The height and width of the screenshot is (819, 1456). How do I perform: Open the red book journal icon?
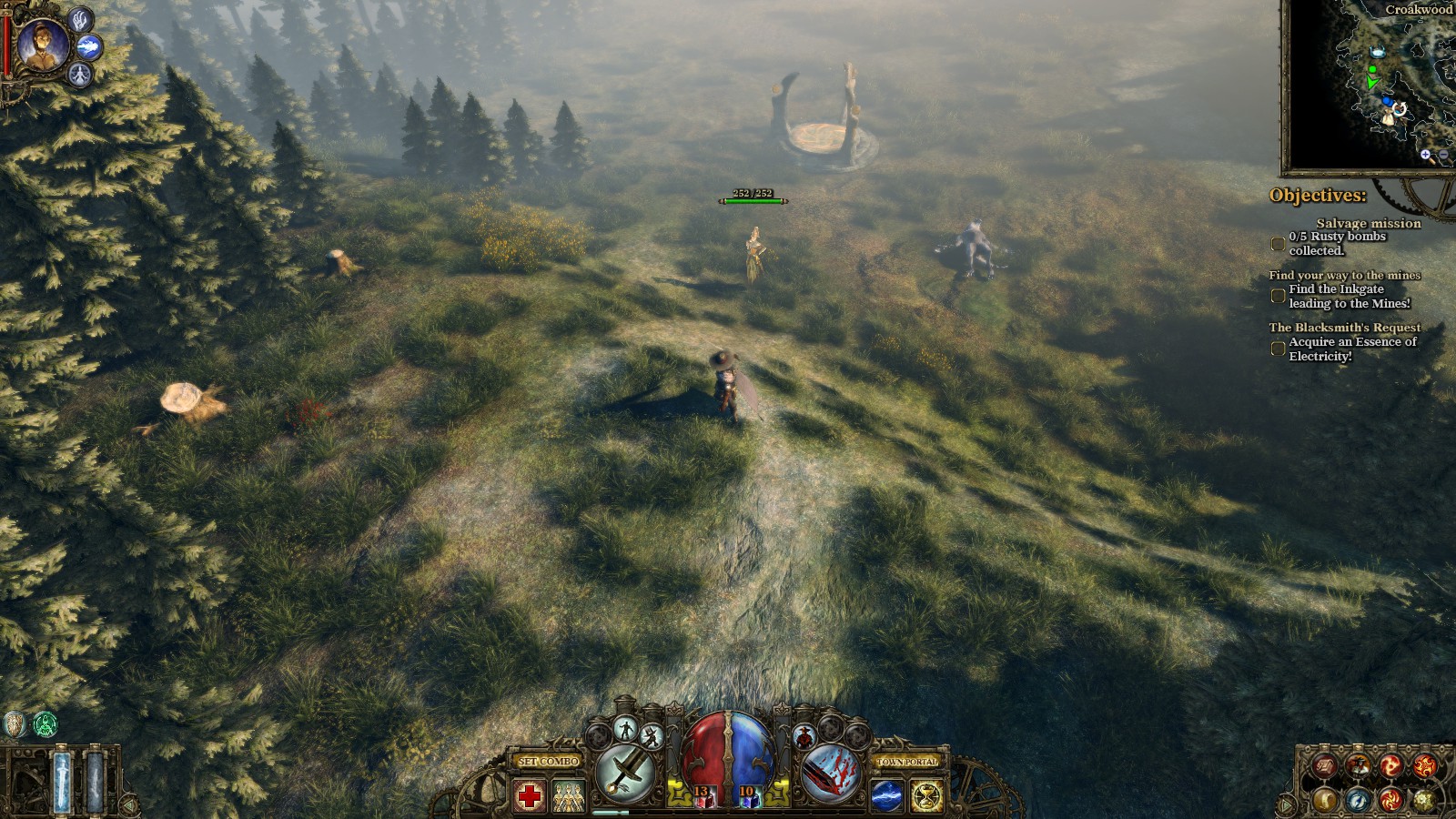1325,767
